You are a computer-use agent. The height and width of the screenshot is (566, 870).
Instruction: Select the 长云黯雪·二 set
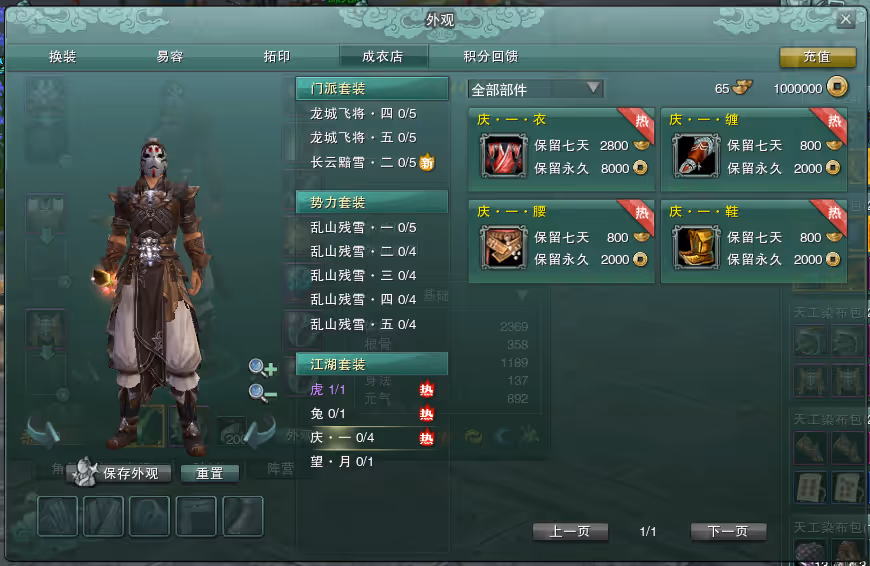coord(362,162)
